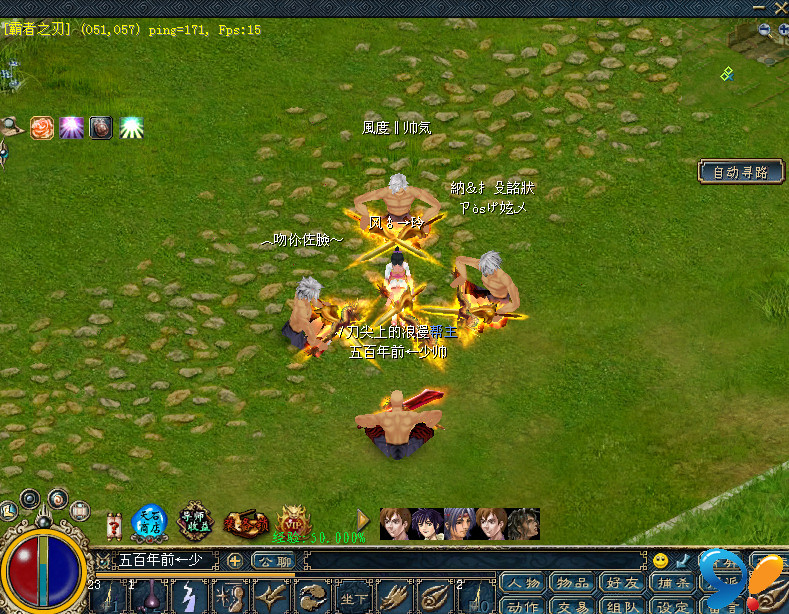Click the 捕杀 hunt button
The height and width of the screenshot is (614, 789).
pos(672,584)
